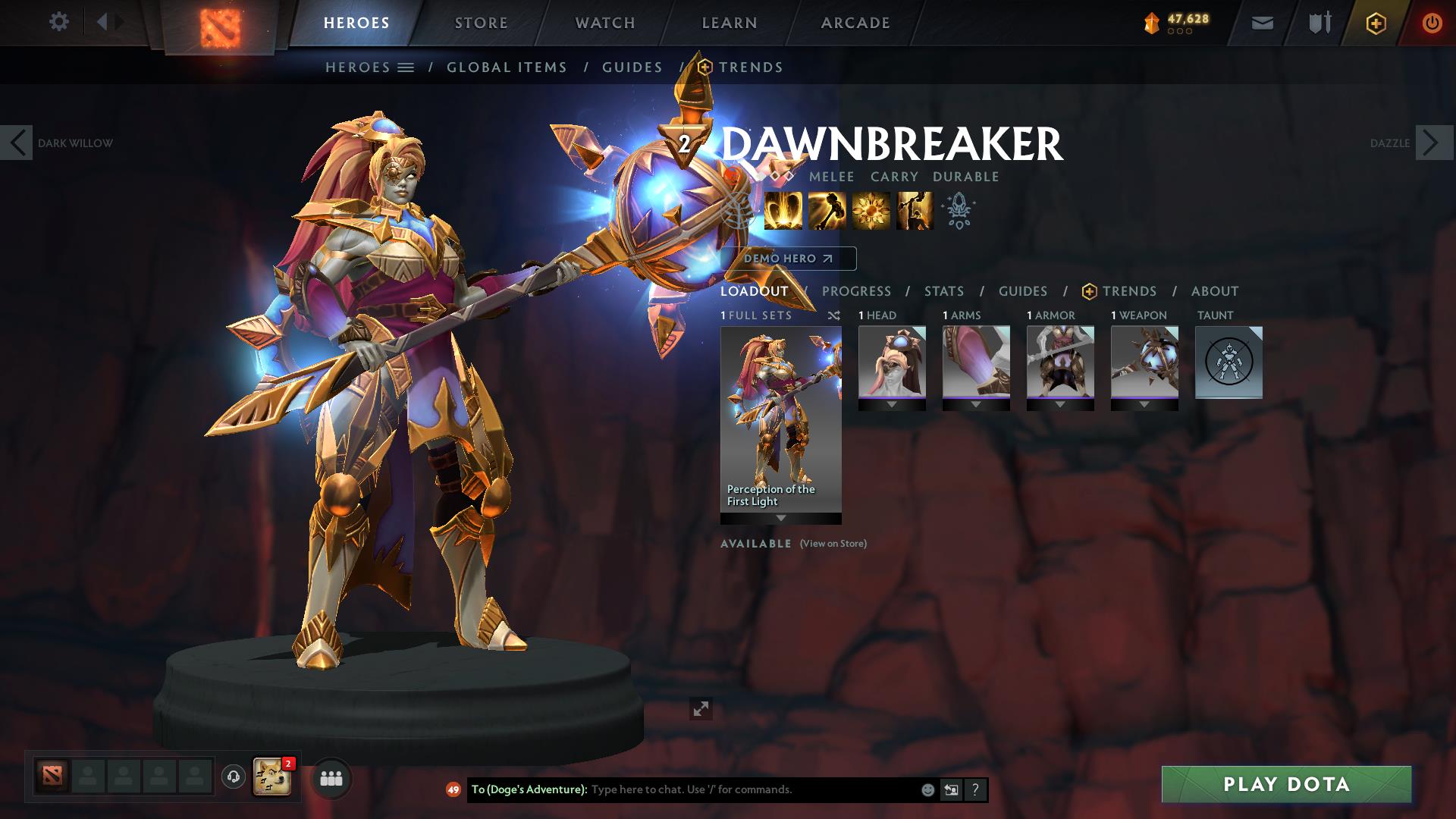1456x819 pixels.
Task: Open the Arcade tab
Action: (x=855, y=23)
